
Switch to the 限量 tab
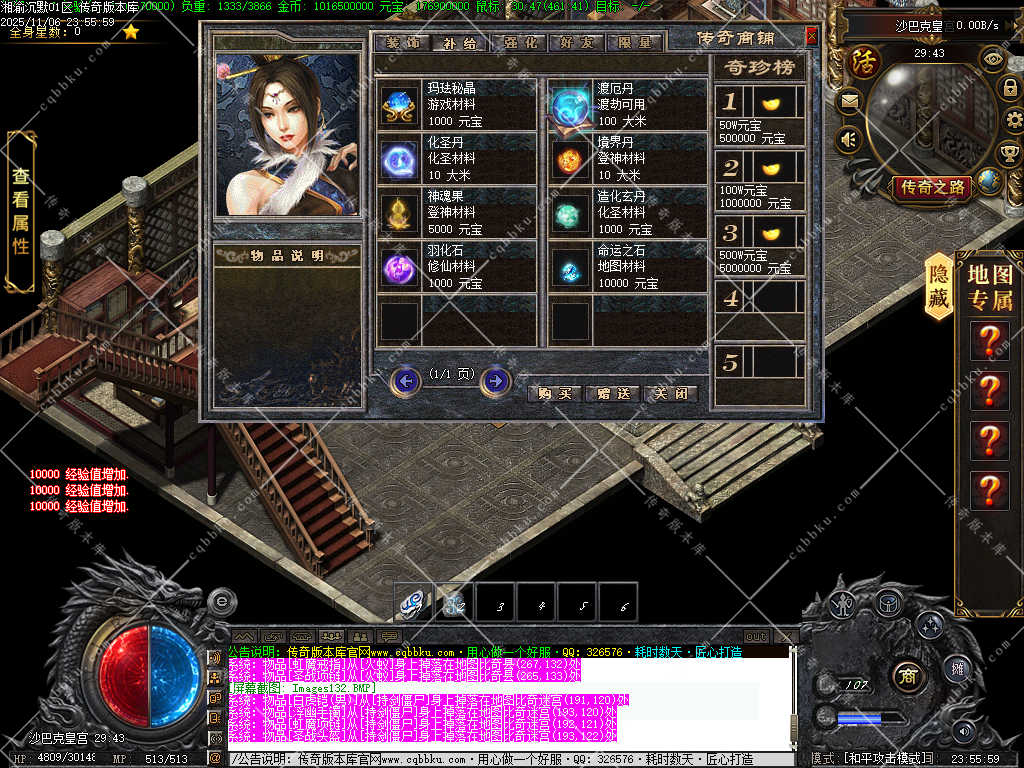632,43
